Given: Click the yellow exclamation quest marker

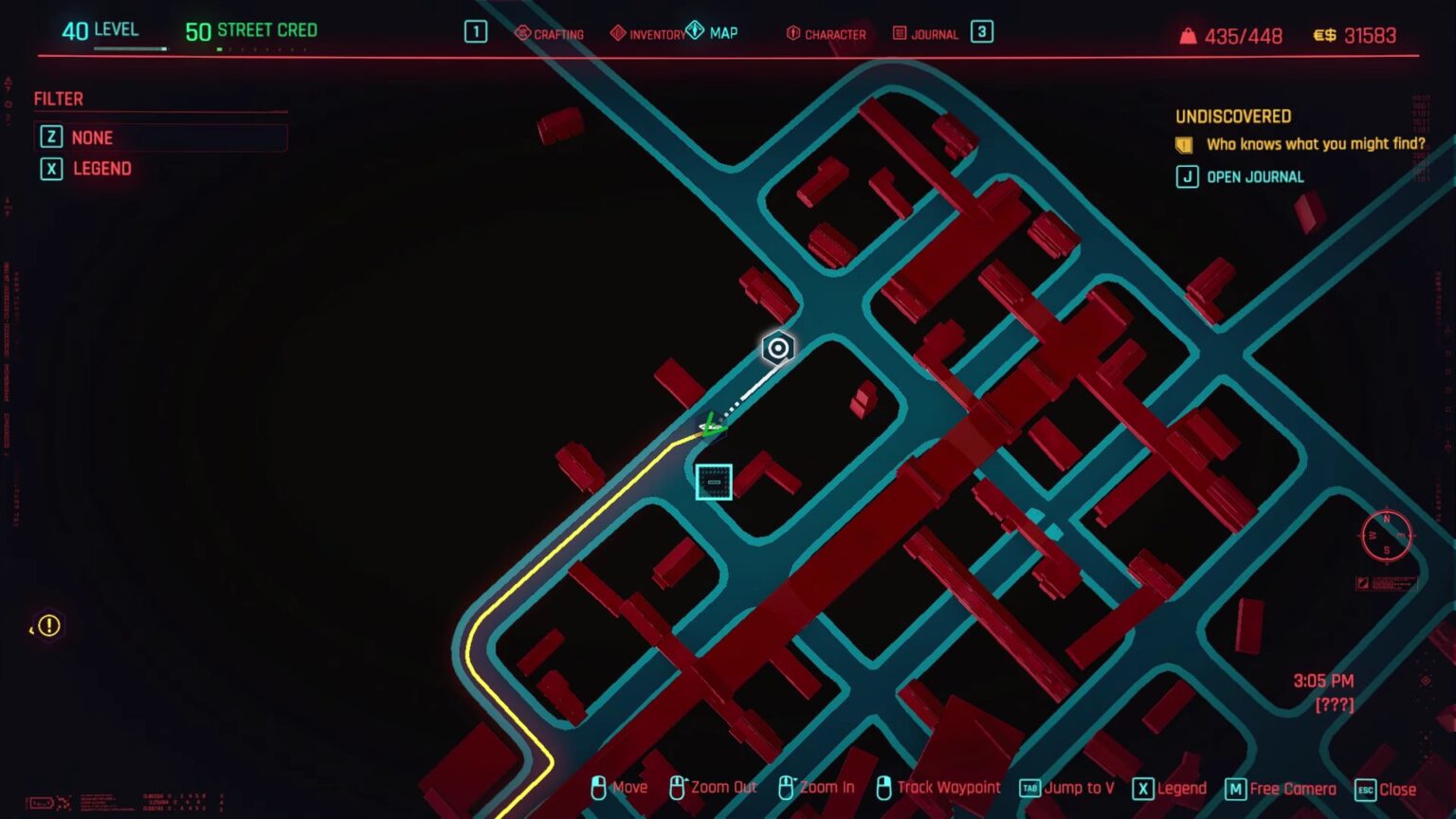Looking at the screenshot, I should pyautogui.click(x=48, y=626).
